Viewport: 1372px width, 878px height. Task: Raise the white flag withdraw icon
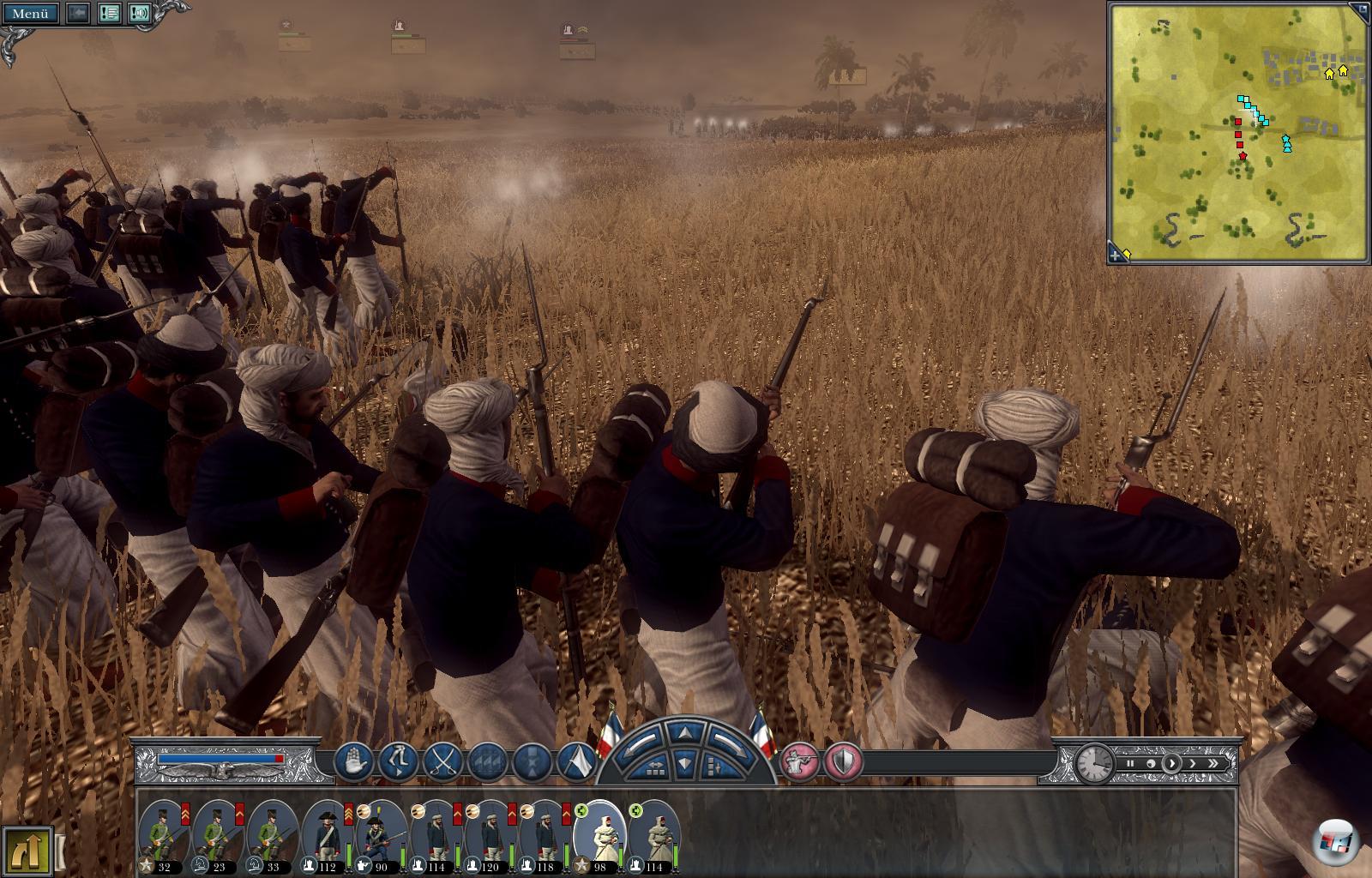pos(577,761)
